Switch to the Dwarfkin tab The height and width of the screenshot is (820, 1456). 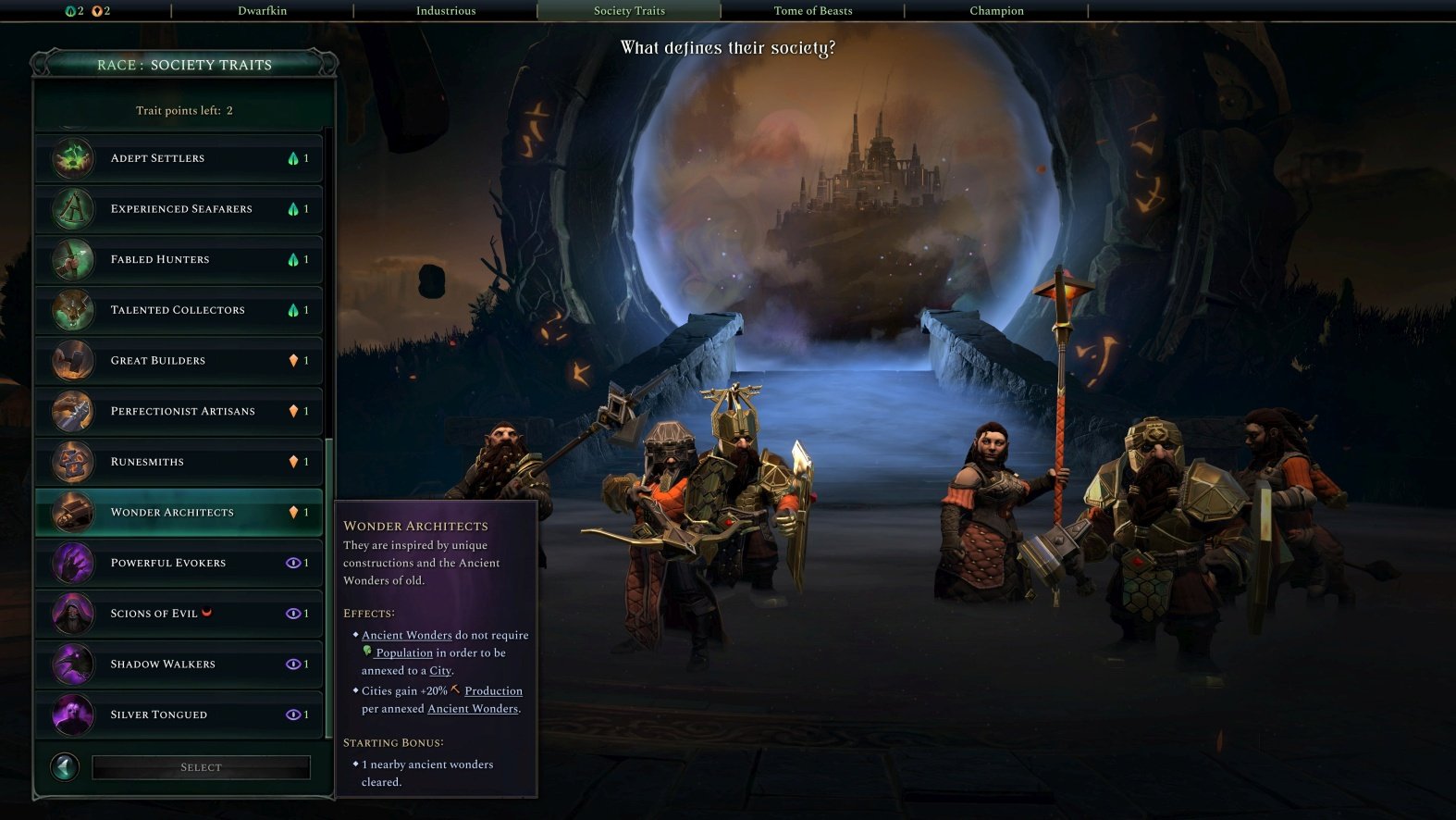pyautogui.click(x=260, y=10)
